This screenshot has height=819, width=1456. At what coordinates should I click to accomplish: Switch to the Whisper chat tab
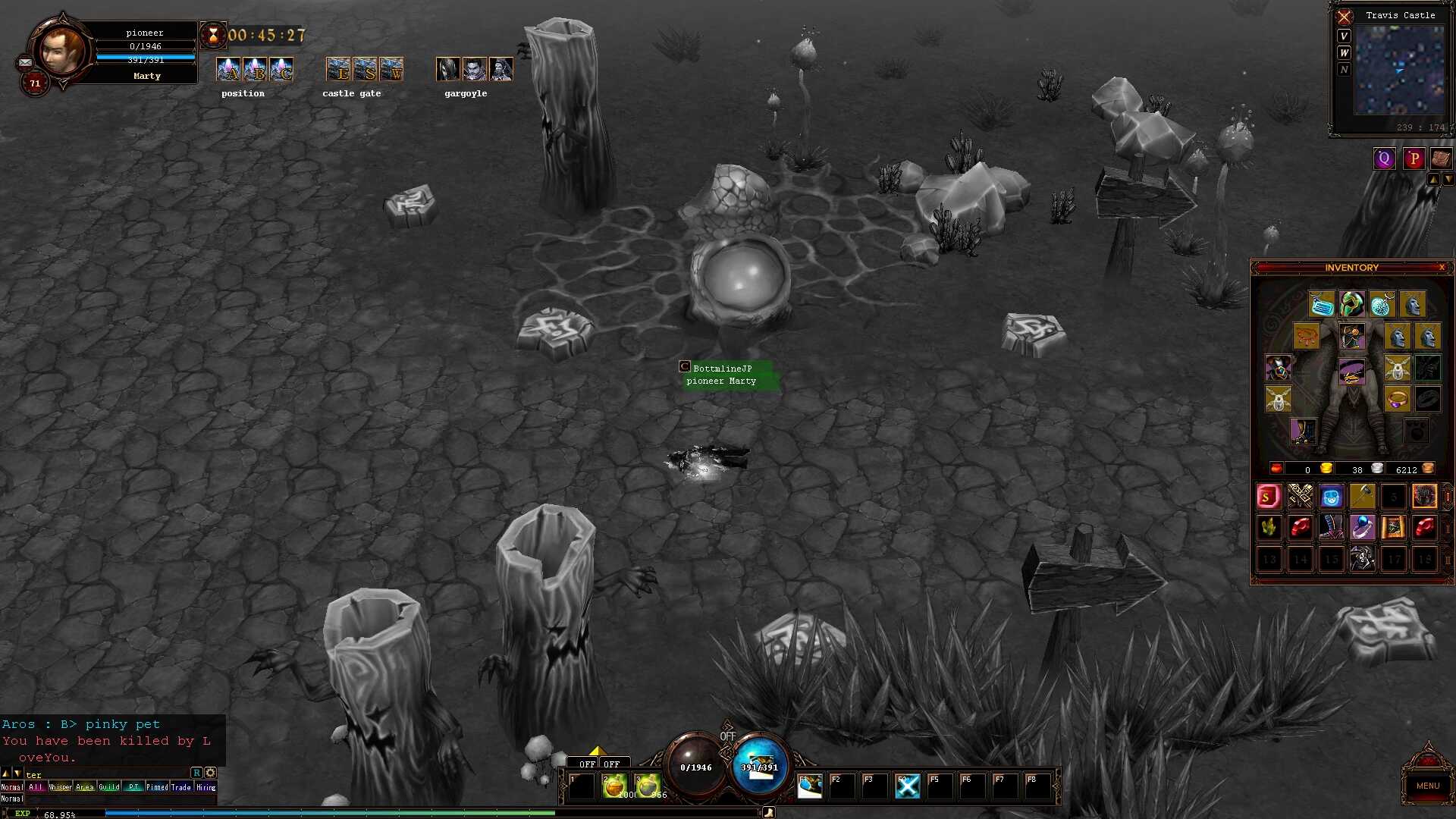point(60,787)
